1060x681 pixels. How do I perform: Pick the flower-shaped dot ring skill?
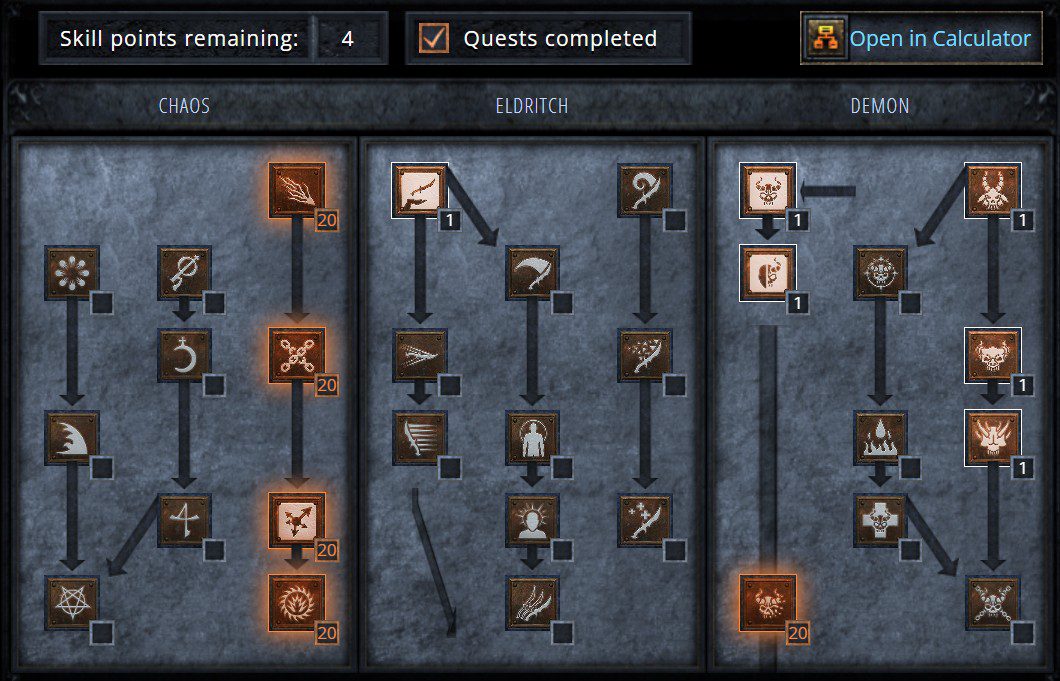[72, 273]
